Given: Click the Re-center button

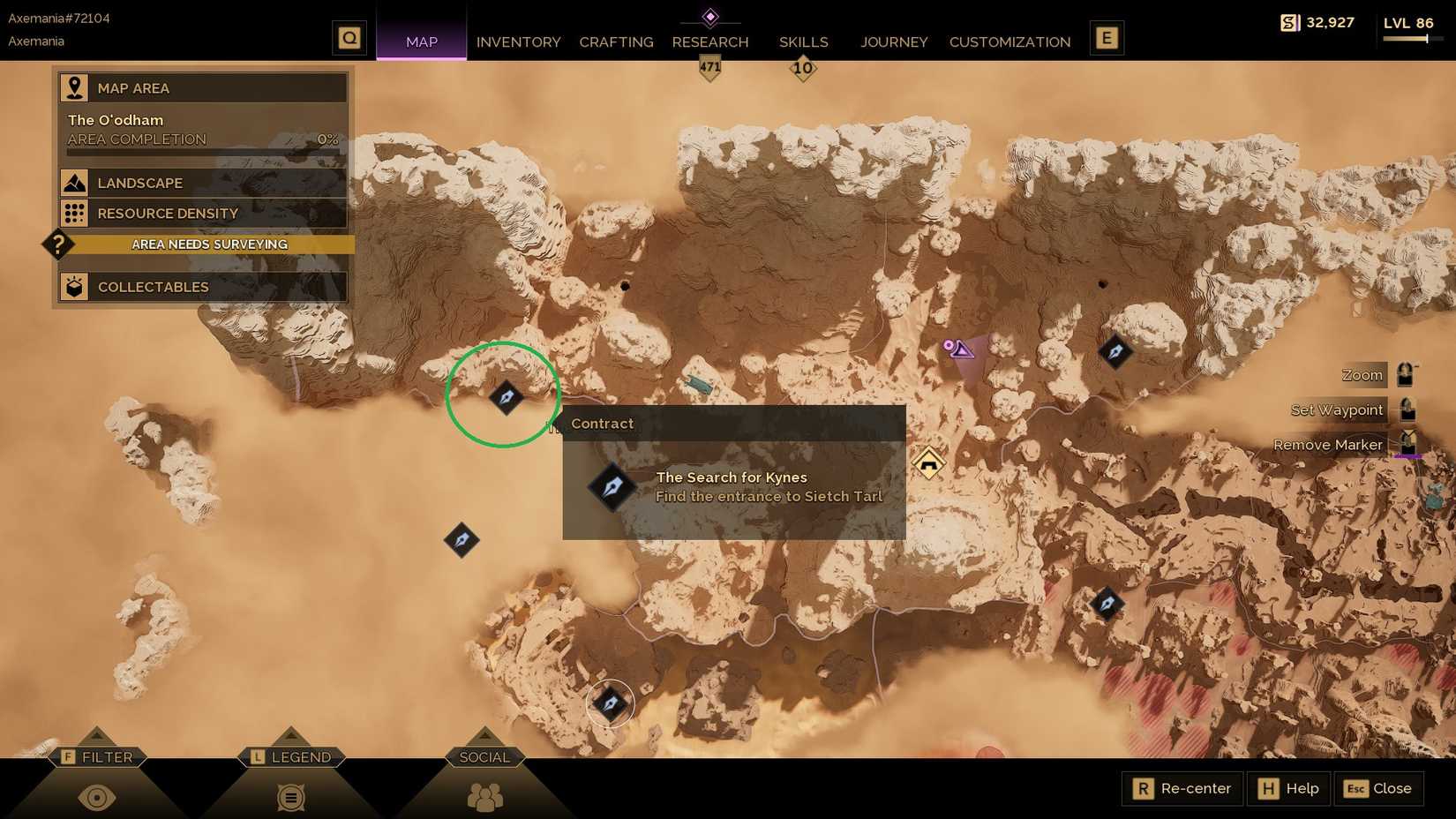Looking at the screenshot, I should point(1182,788).
